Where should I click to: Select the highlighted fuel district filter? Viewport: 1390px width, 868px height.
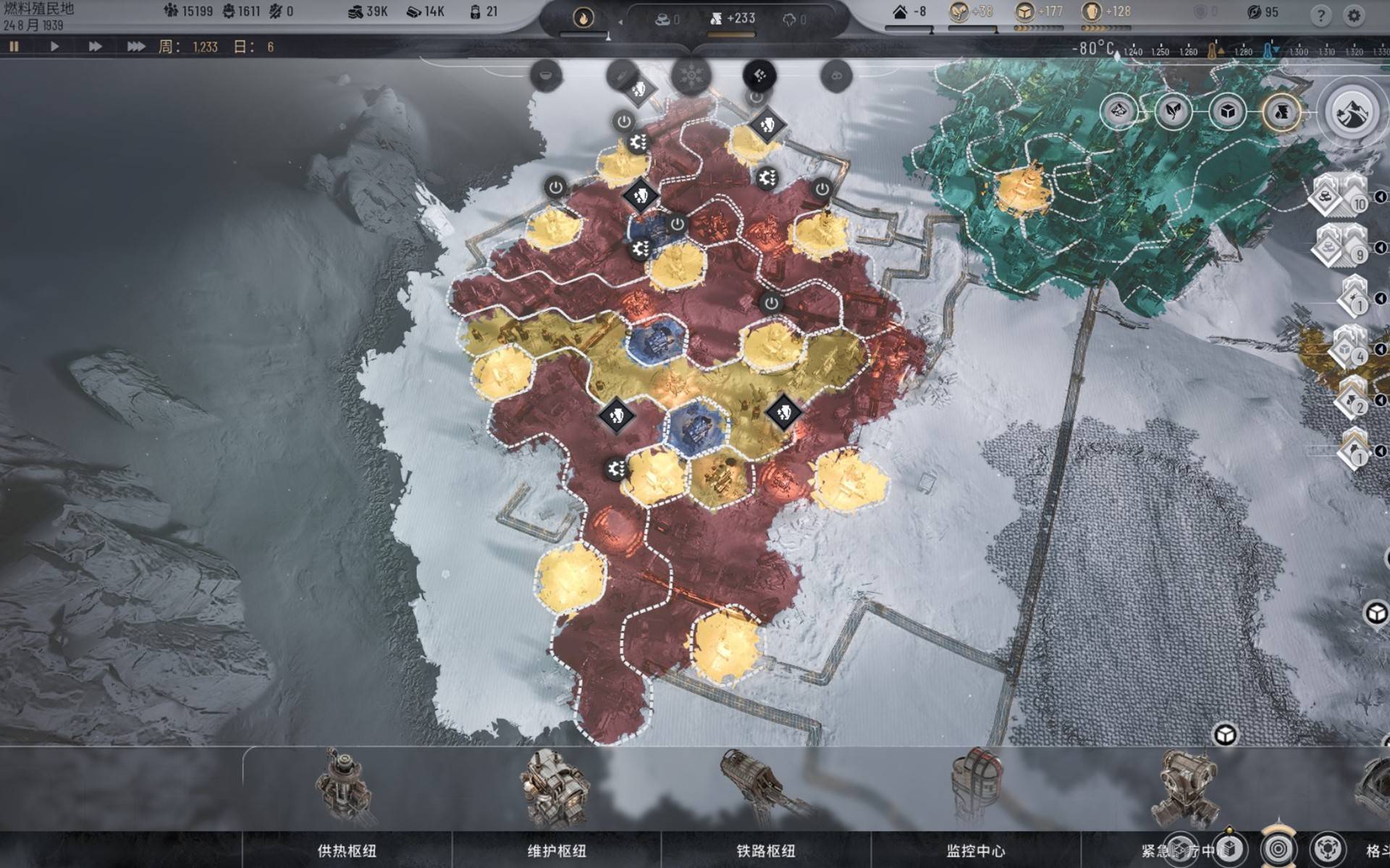(x=1281, y=111)
